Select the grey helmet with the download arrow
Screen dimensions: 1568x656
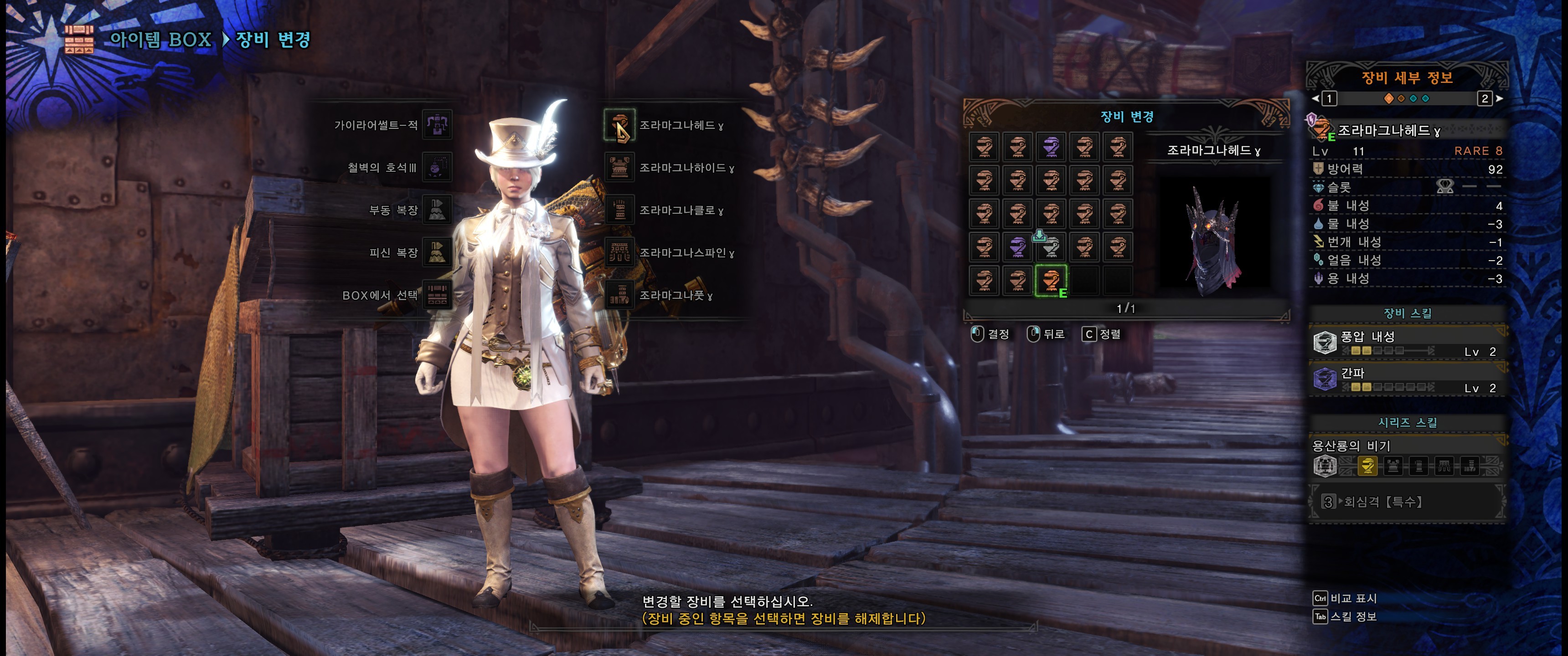pyautogui.click(x=1051, y=247)
